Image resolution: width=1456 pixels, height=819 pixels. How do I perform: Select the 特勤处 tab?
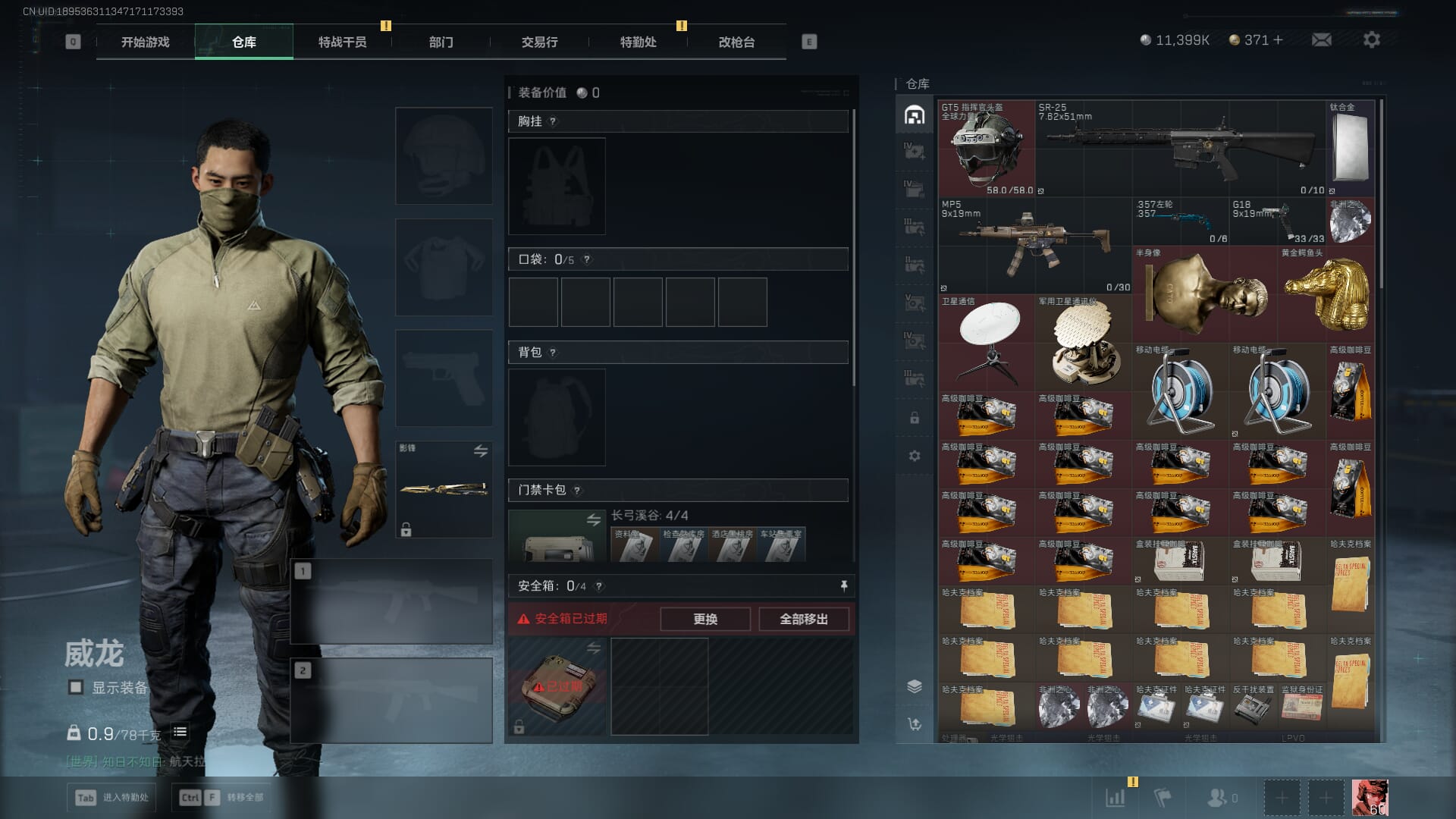(x=638, y=42)
